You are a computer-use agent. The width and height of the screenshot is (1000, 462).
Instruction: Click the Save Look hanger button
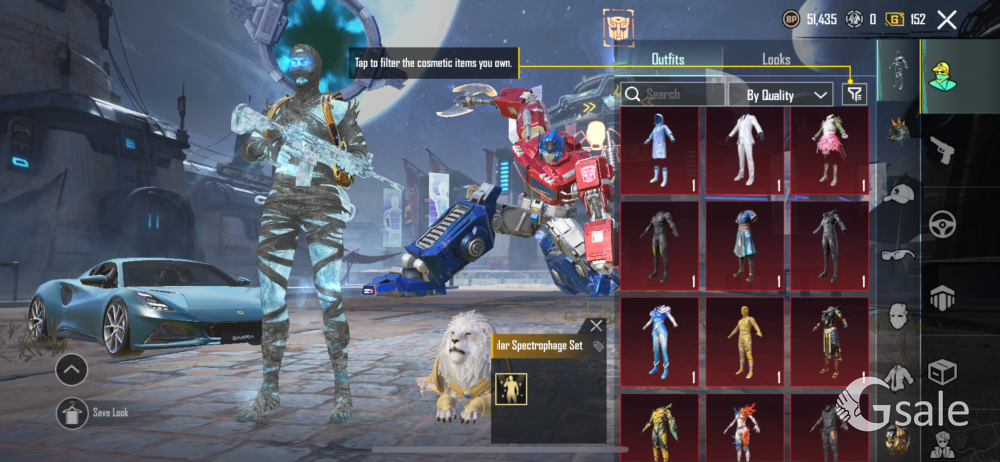coord(71,412)
